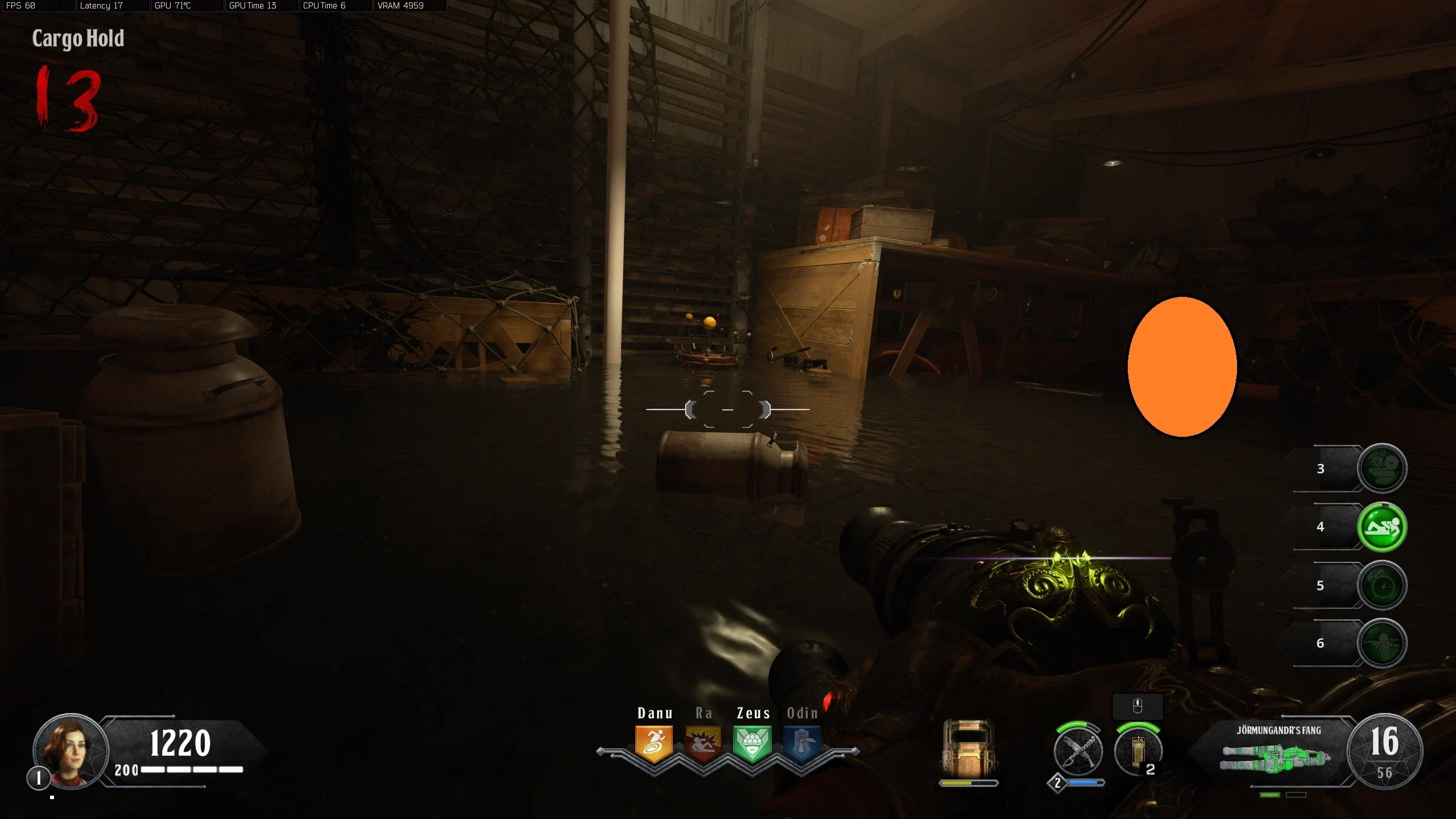This screenshot has width=1456, height=819.
Task: Activate the elixir in slot 3
Action: (x=1381, y=468)
